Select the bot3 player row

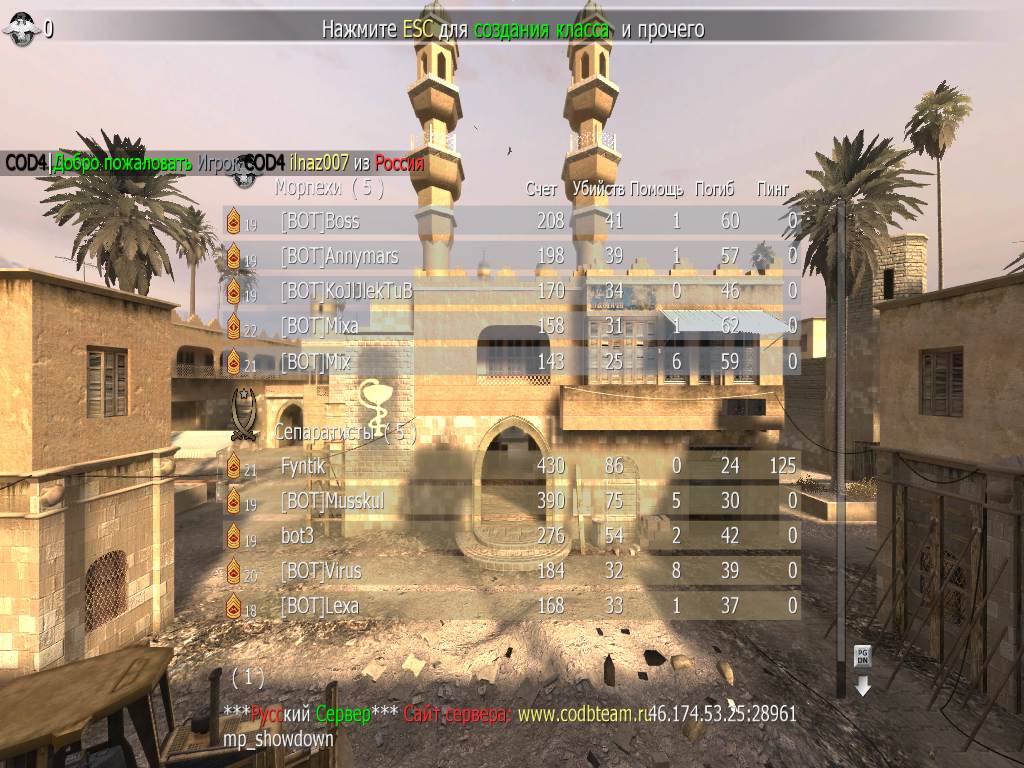tap(510, 536)
